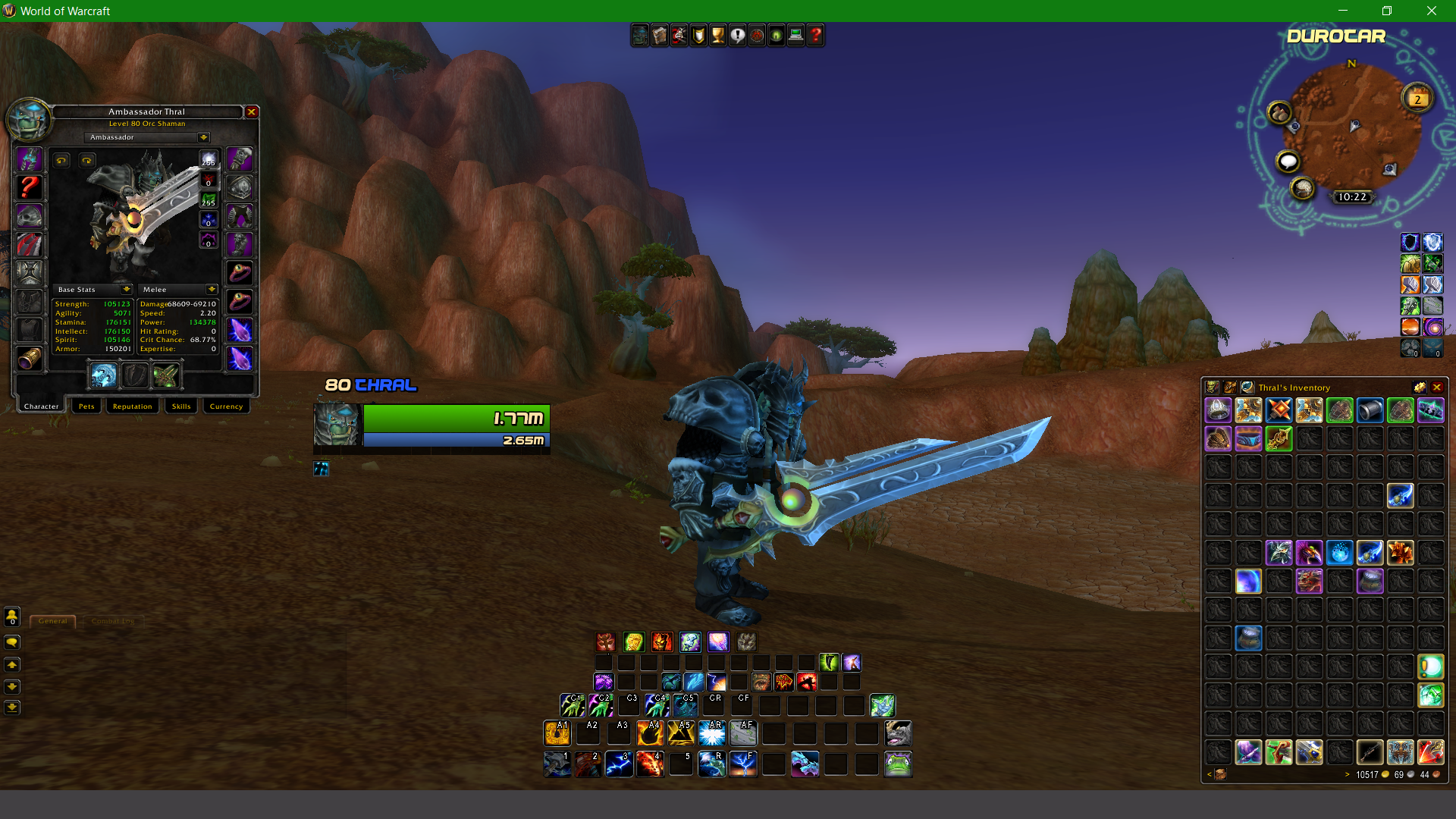Maximize or restore the game window
1456x819 pixels.
click(x=1387, y=11)
